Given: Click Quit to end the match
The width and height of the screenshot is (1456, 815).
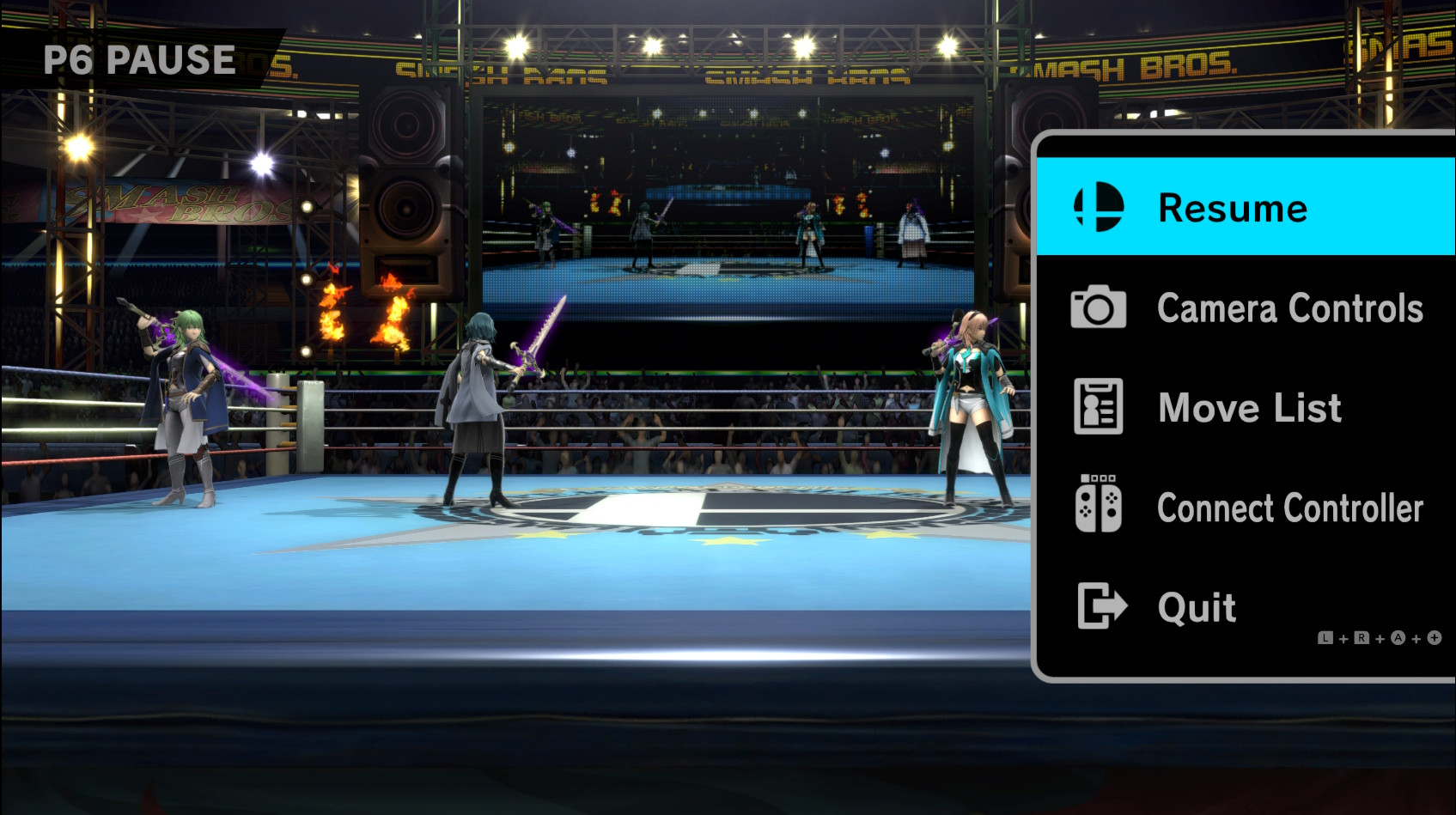Looking at the screenshot, I should (x=1196, y=607).
